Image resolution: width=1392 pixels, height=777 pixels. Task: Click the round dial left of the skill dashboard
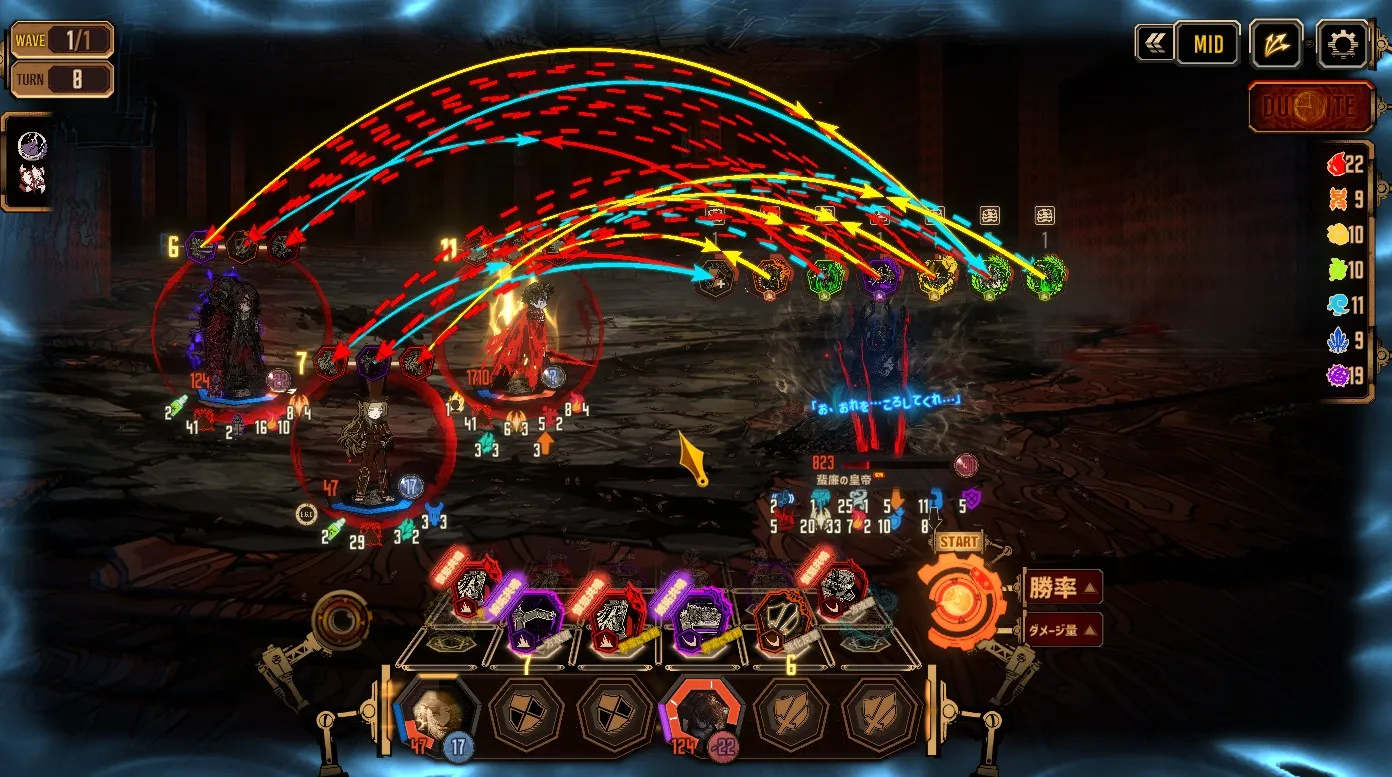(x=340, y=621)
